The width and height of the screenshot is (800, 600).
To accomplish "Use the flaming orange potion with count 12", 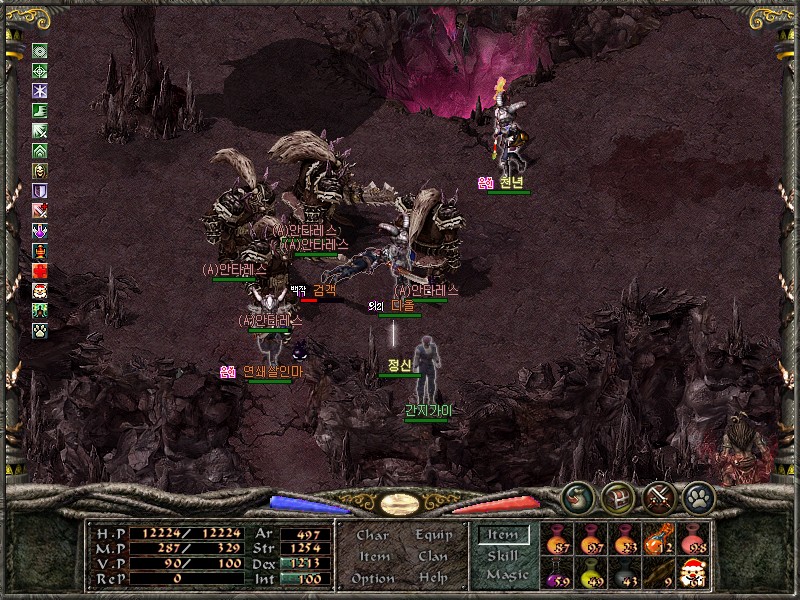I will coord(658,539).
